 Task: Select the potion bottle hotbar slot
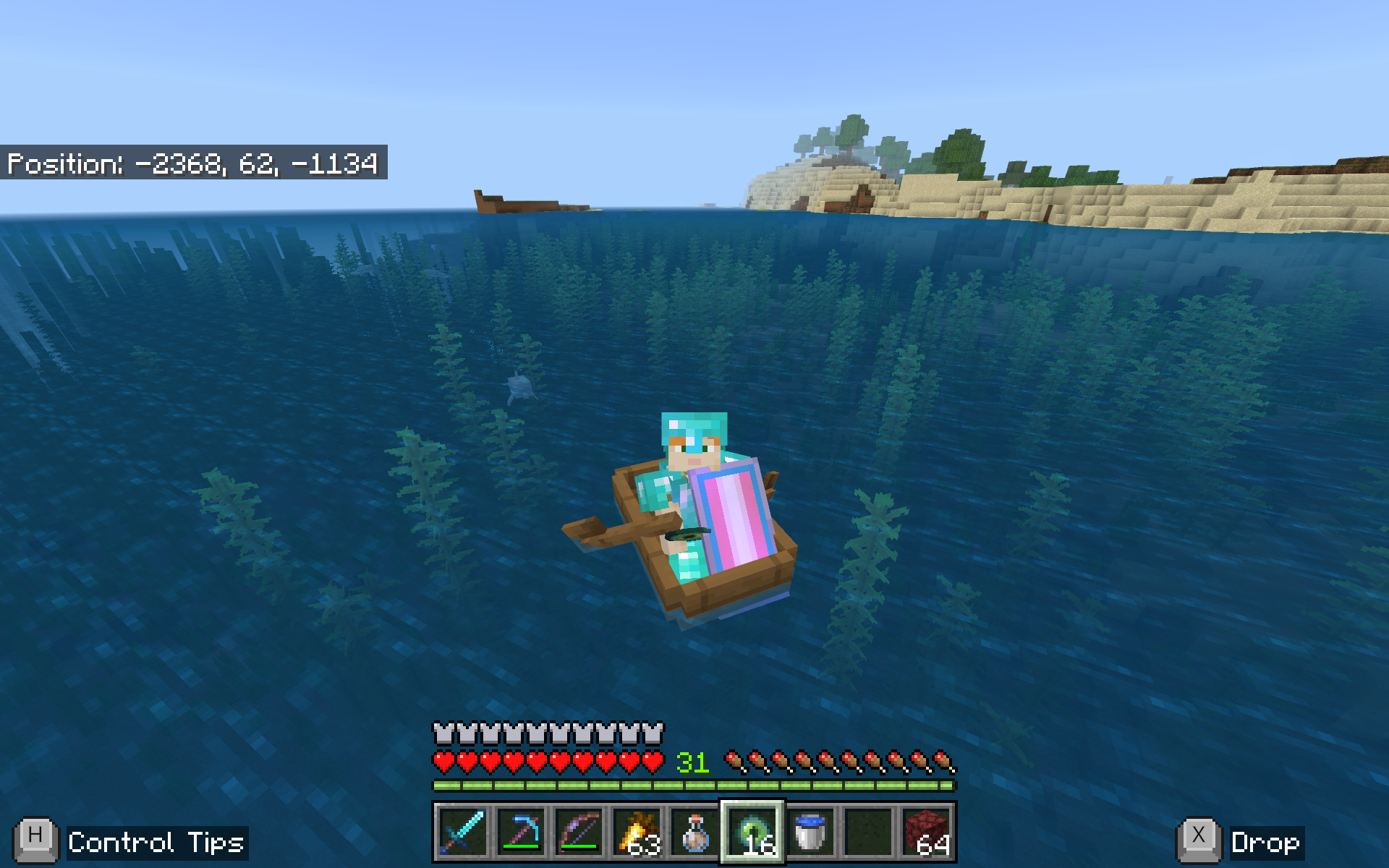point(694,832)
